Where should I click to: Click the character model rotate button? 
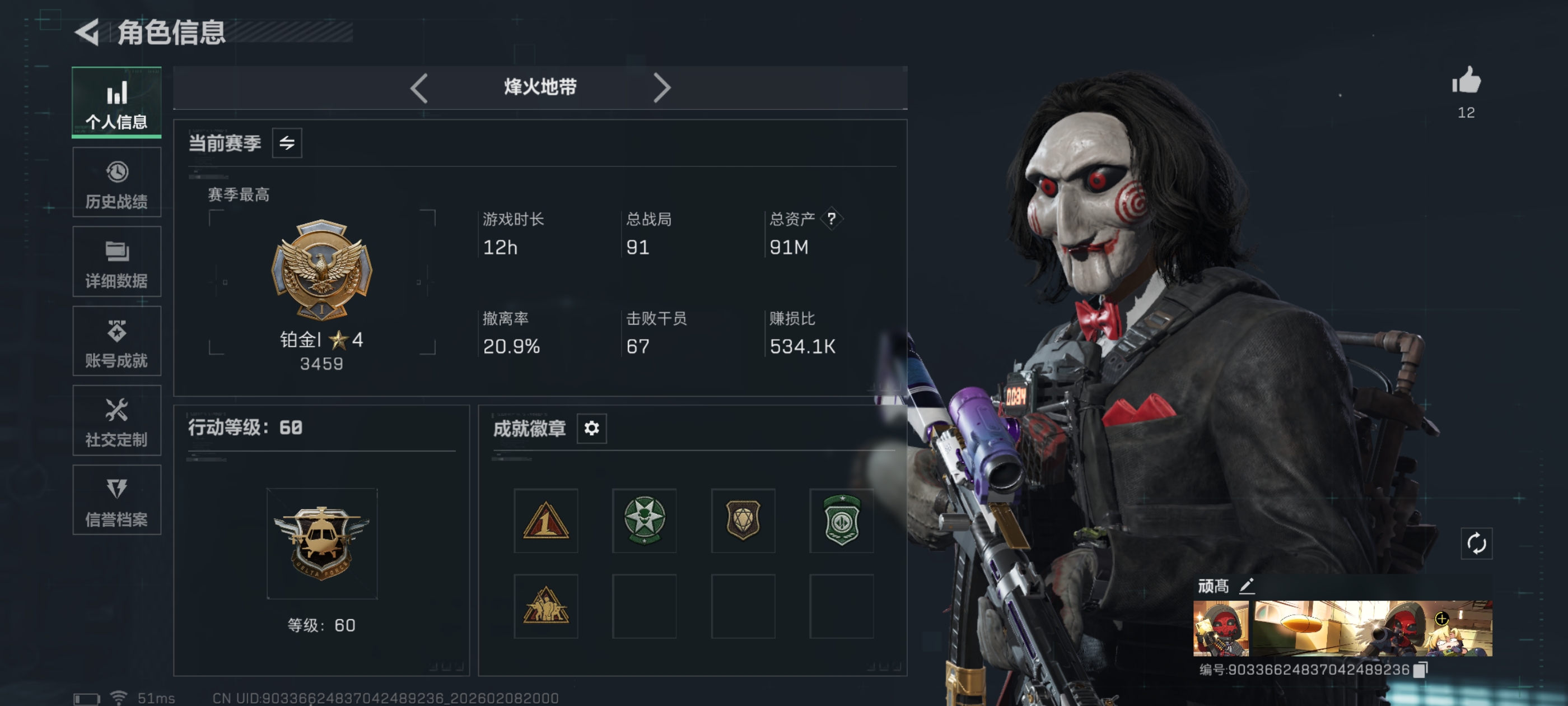[1476, 544]
